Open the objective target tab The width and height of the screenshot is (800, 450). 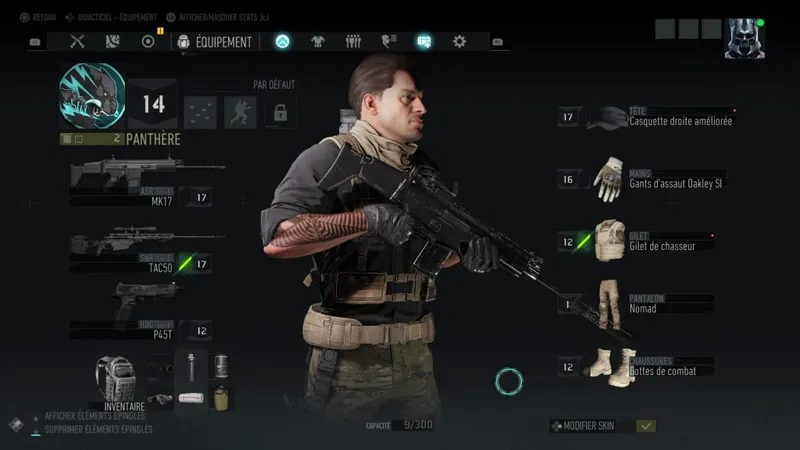coord(148,42)
